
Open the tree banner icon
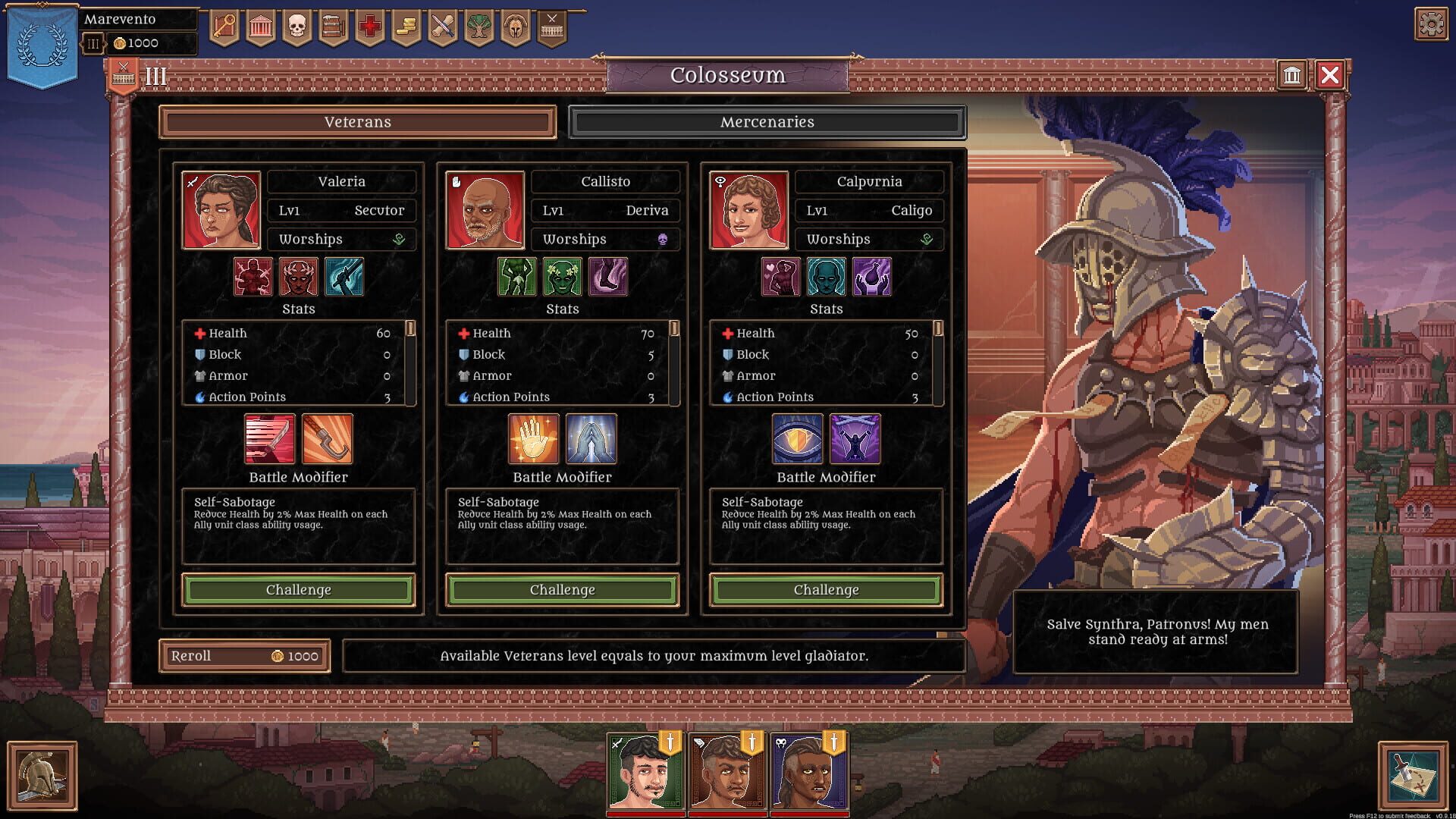(479, 24)
